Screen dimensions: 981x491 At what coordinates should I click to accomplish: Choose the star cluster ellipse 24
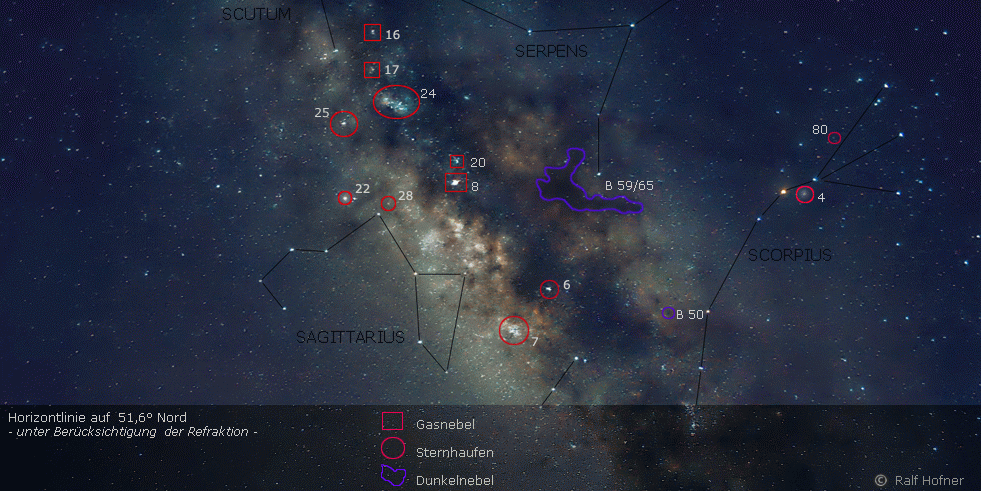pyautogui.click(x=396, y=102)
